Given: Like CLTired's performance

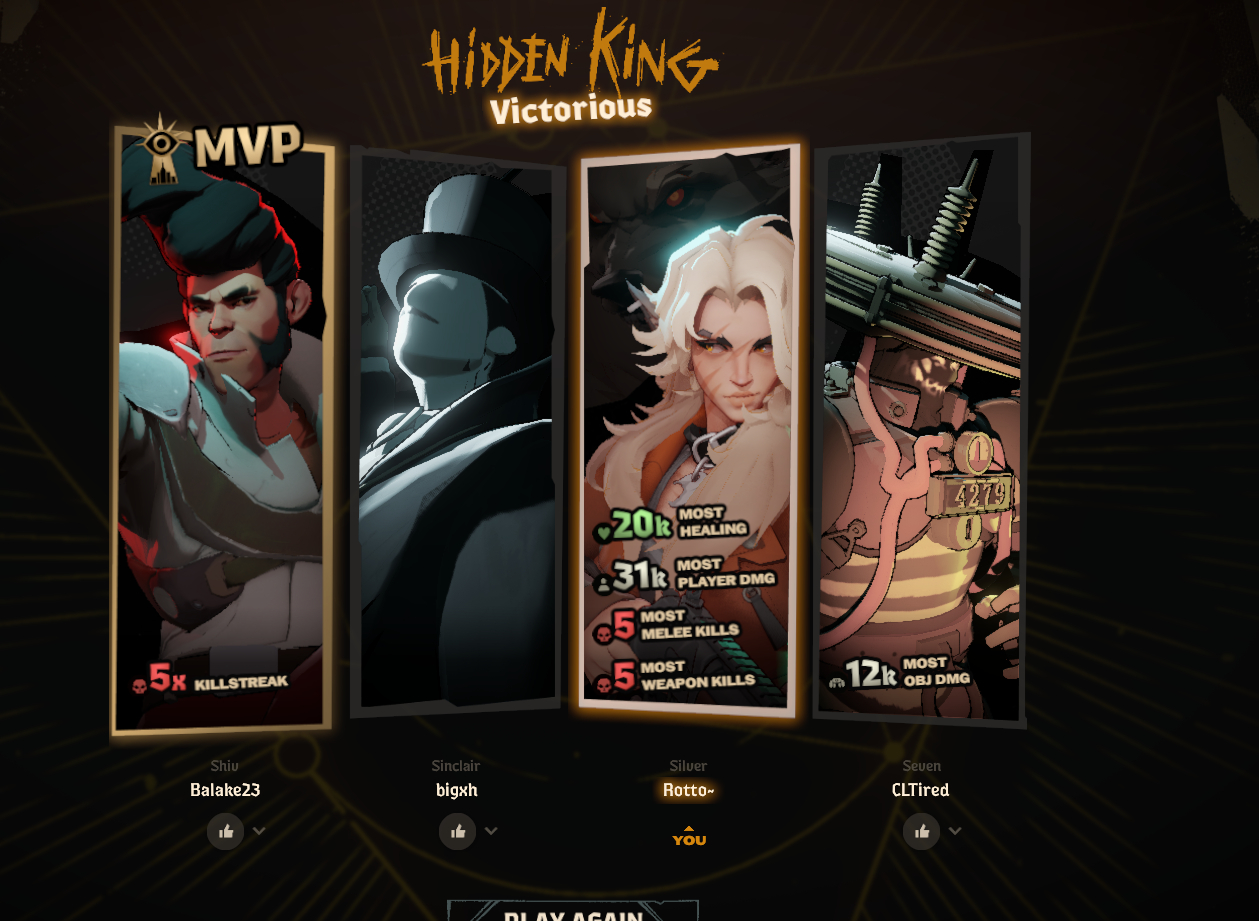Looking at the screenshot, I should pos(922,831).
